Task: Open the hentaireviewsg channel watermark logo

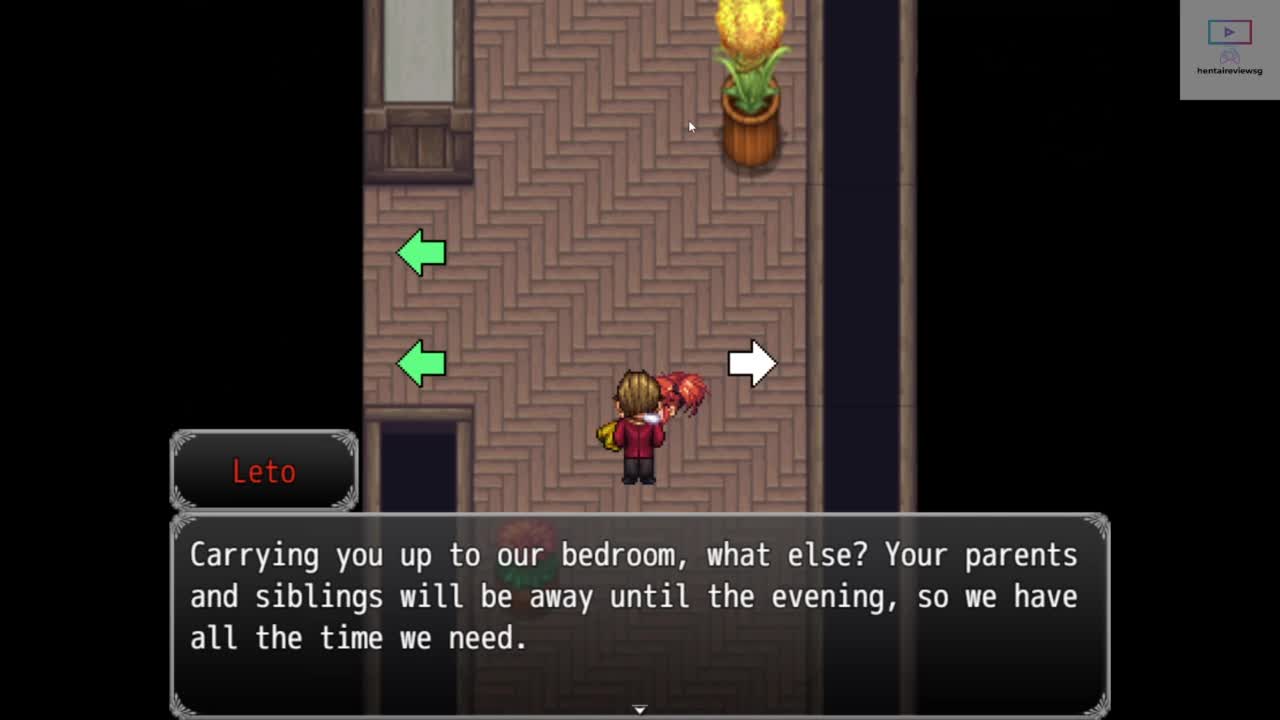Action: coord(1229,49)
